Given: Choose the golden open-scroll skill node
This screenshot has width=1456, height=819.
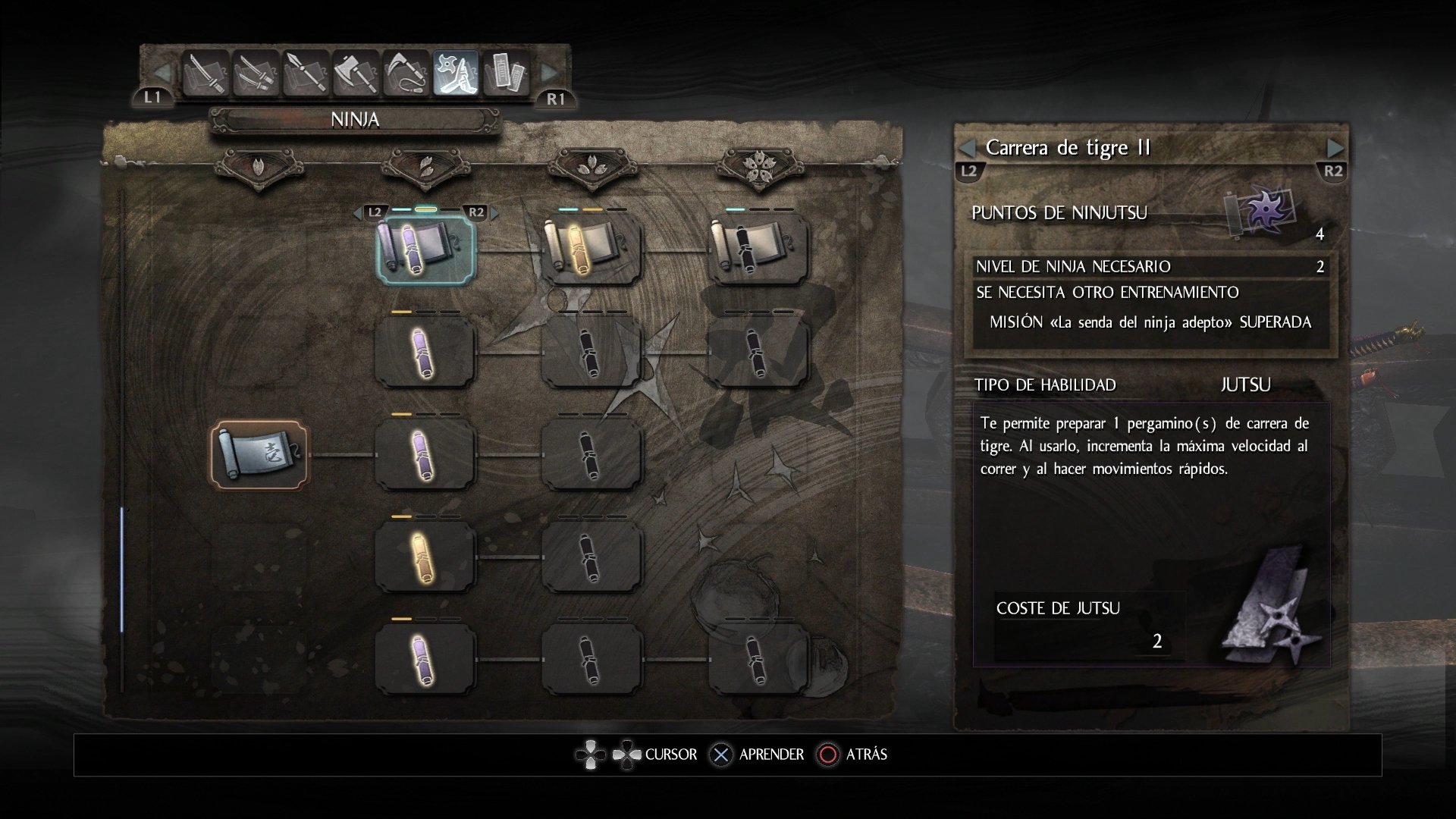Looking at the screenshot, I should coord(592,249).
